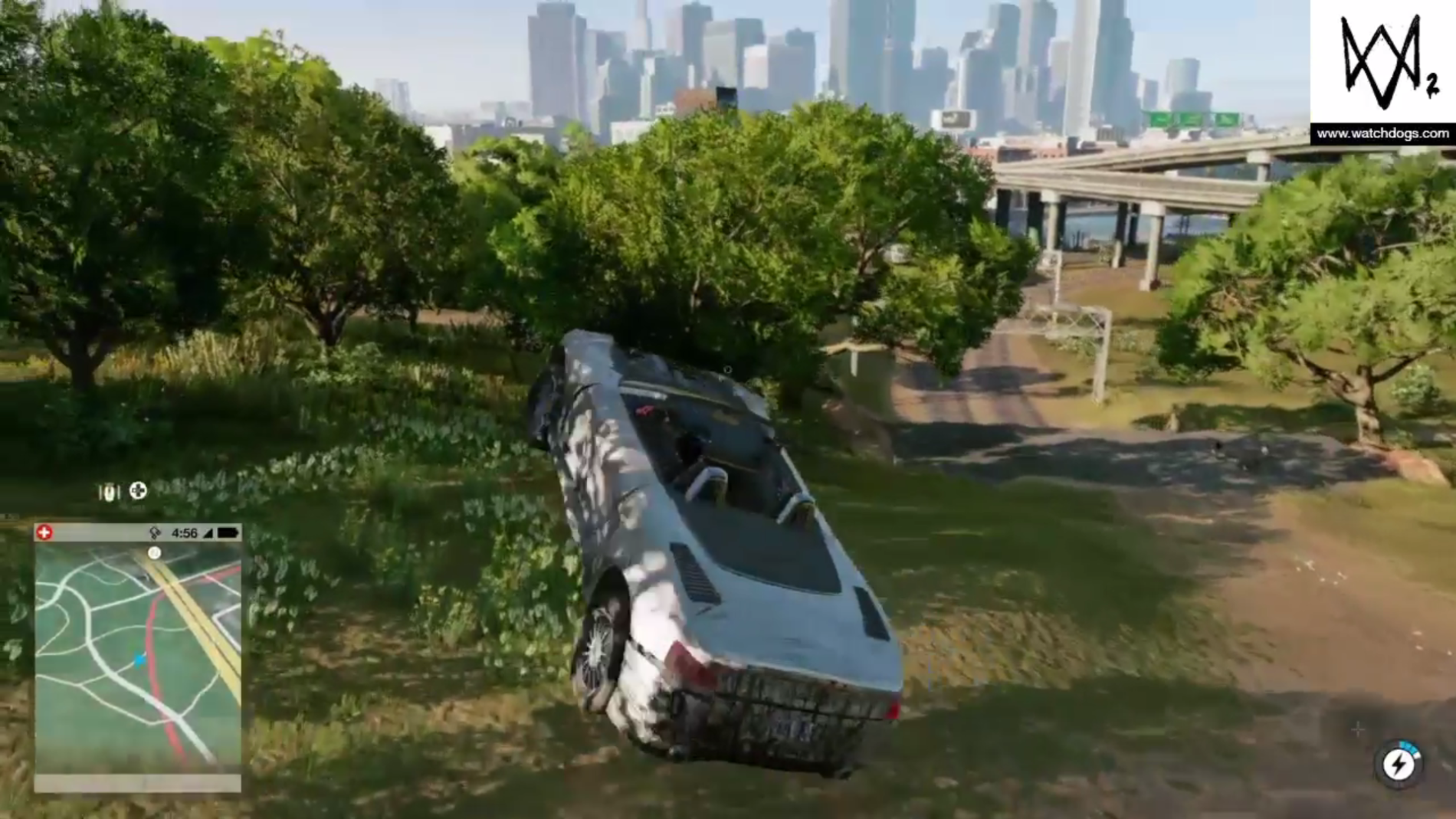This screenshot has height=819, width=1456.
Task: Click the blue charge meter around the boost icon
Action: pyautogui.click(x=1408, y=747)
